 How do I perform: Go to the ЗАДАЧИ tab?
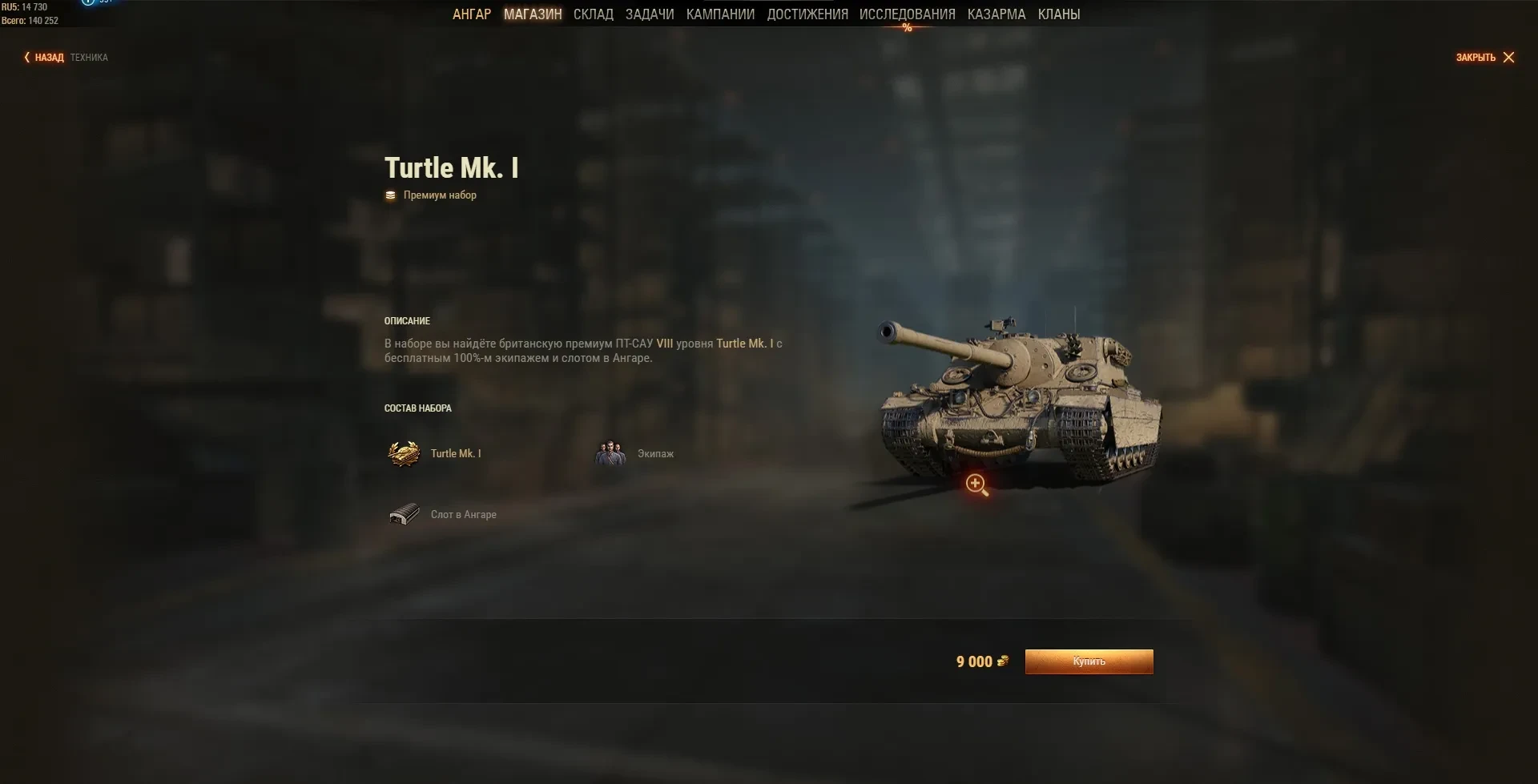(x=650, y=14)
